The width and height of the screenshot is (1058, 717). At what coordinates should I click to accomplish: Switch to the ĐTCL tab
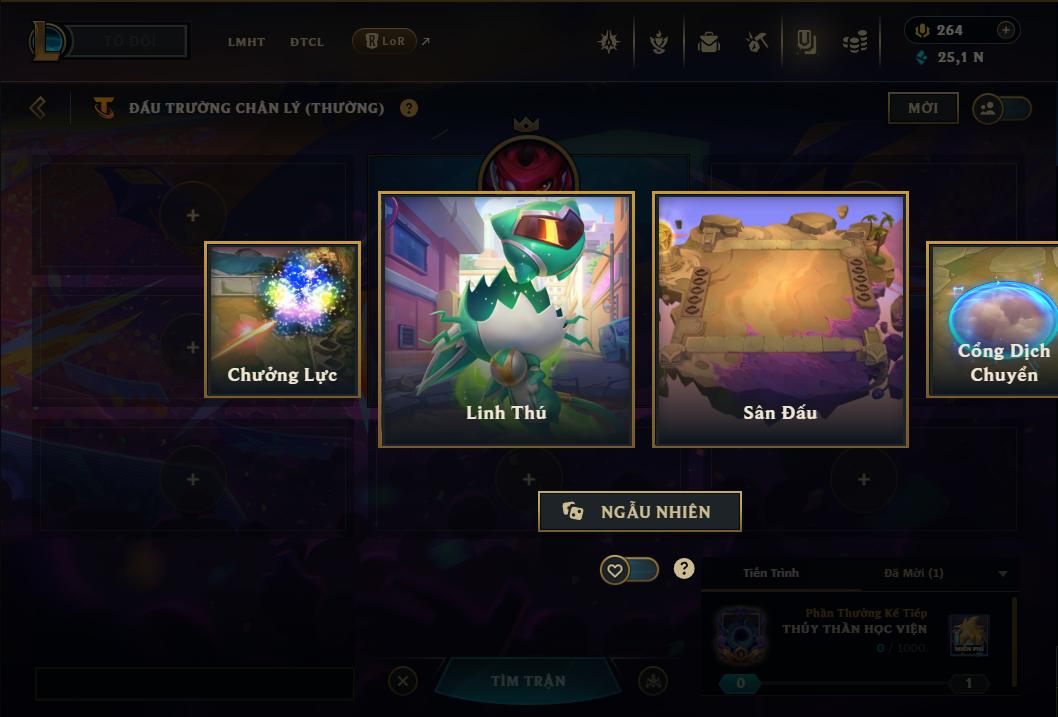[x=307, y=42]
